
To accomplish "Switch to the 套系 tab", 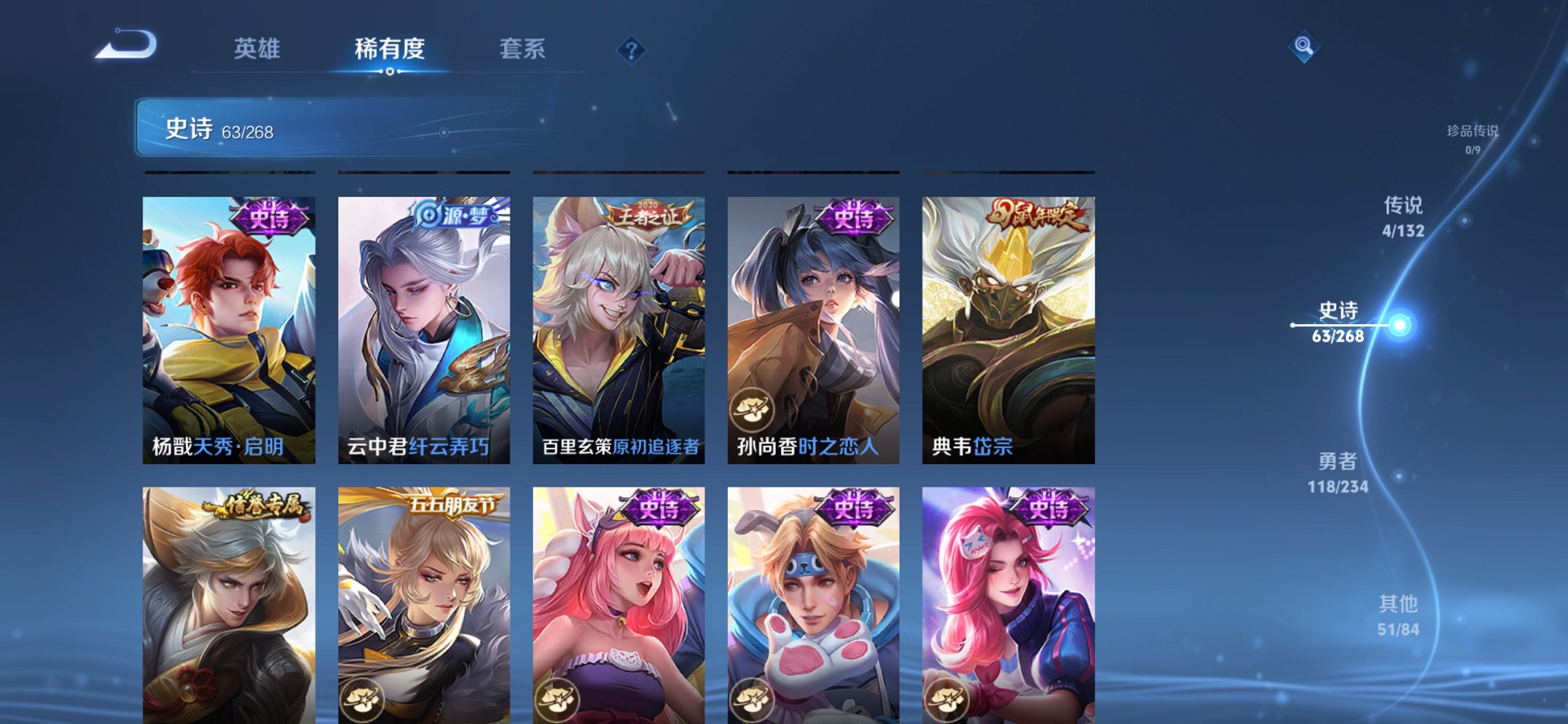I will [523, 48].
